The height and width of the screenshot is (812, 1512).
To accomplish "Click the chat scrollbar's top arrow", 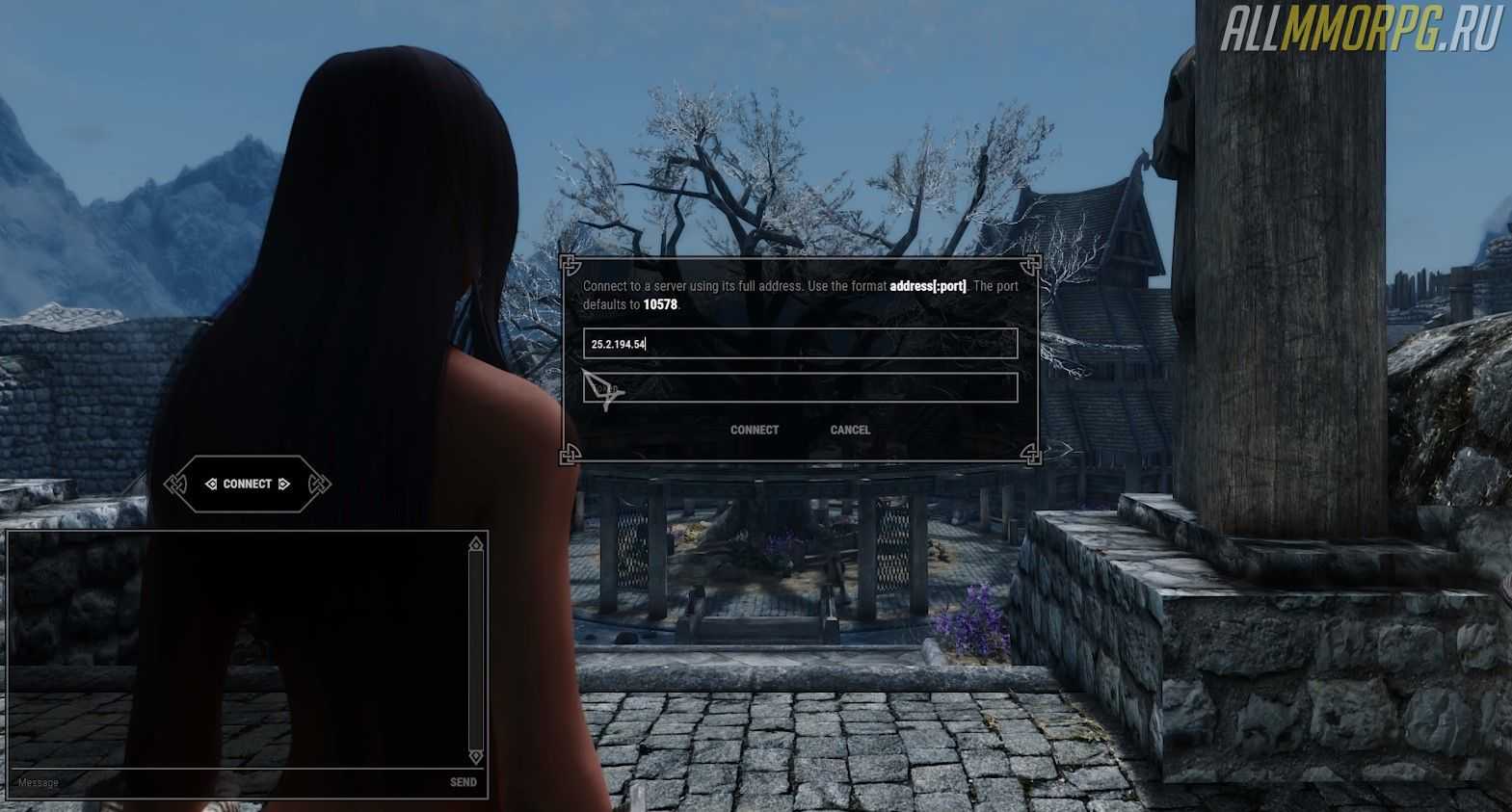I will 475,546.
